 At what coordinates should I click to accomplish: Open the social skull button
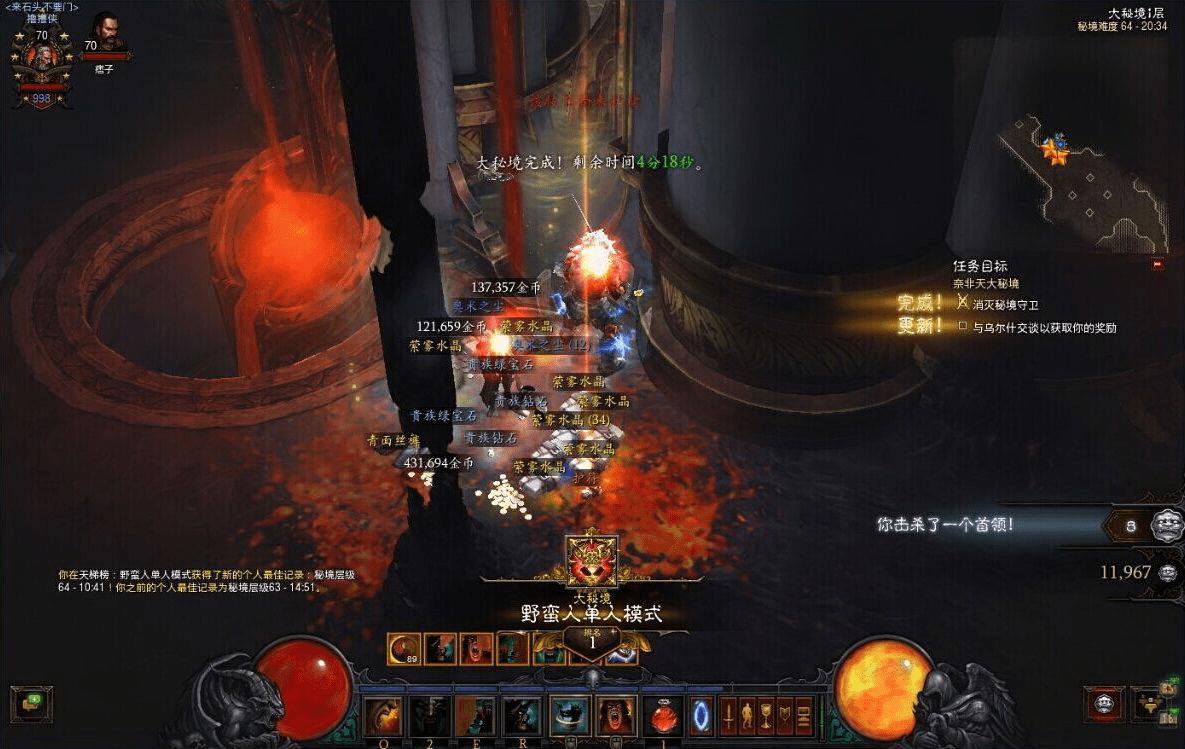click(x=1103, y=704)
